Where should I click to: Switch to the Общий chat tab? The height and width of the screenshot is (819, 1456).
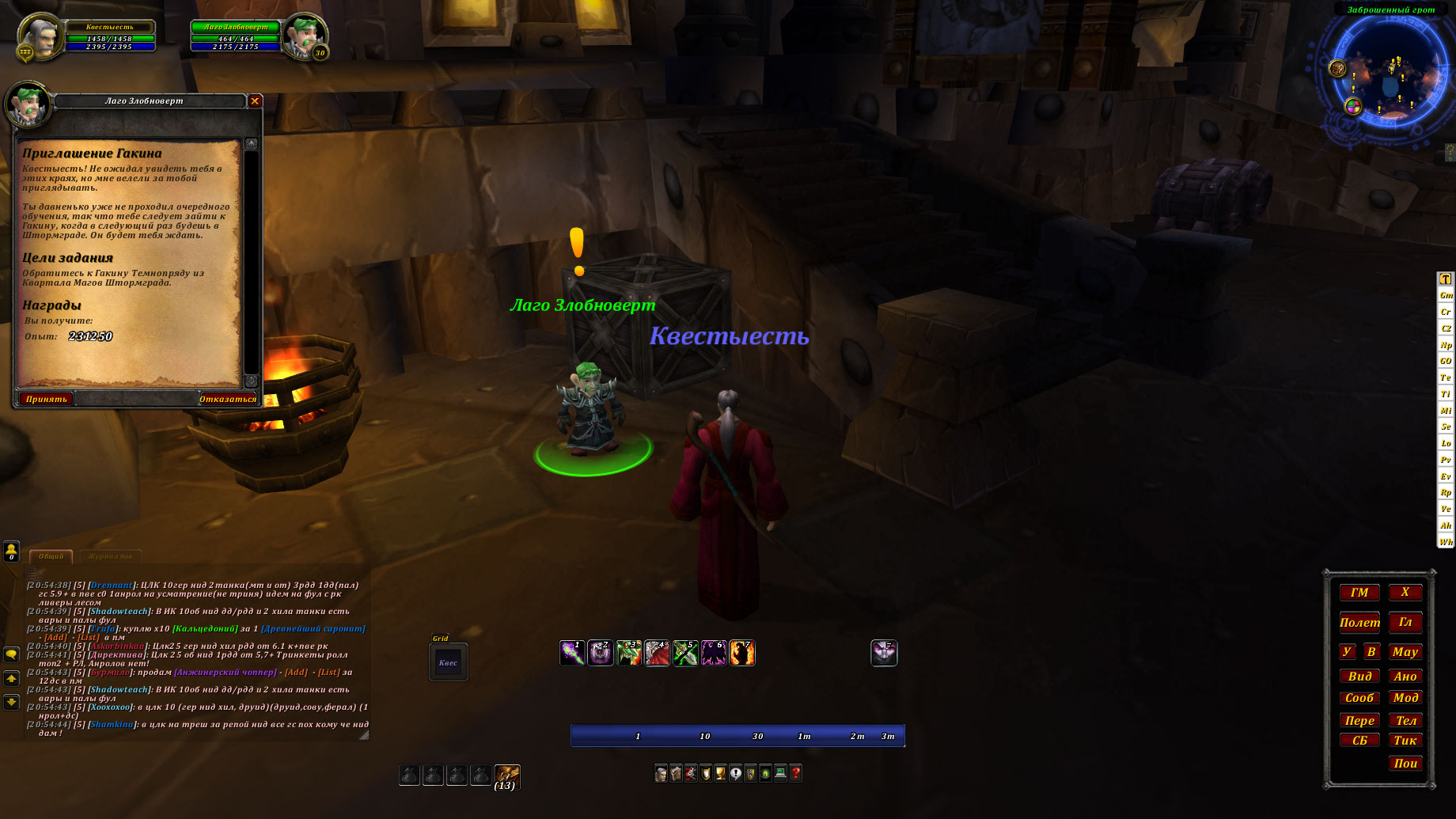51,556
